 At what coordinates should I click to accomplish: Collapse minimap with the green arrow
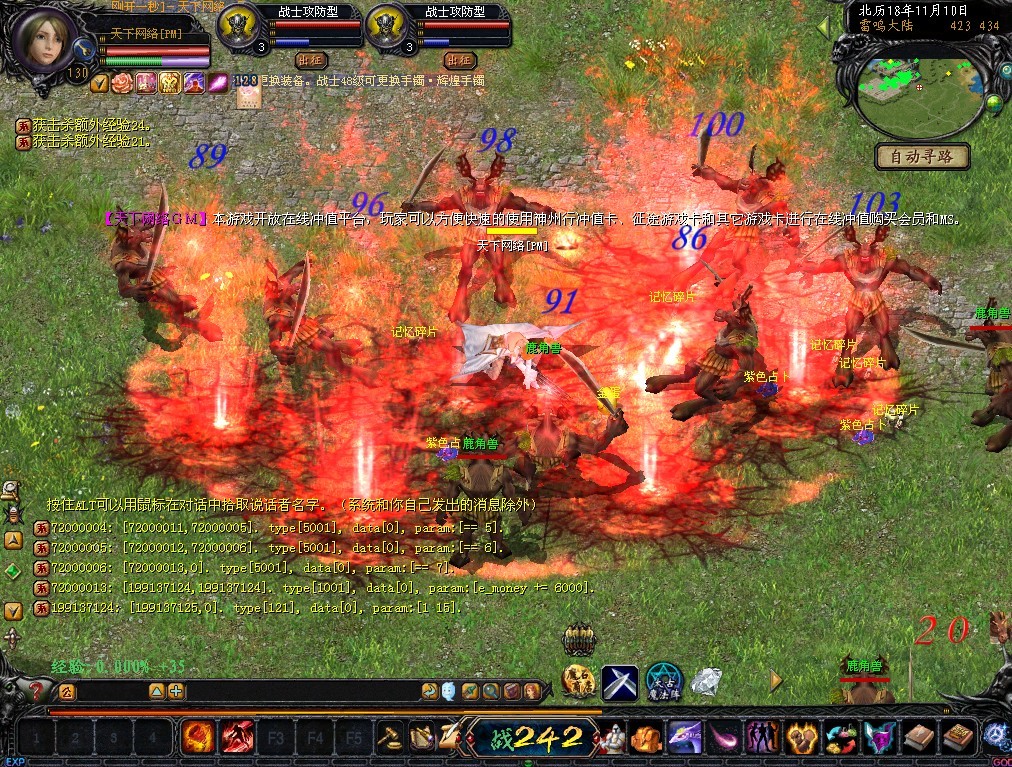pyautogui.click(x=824, y=27)
